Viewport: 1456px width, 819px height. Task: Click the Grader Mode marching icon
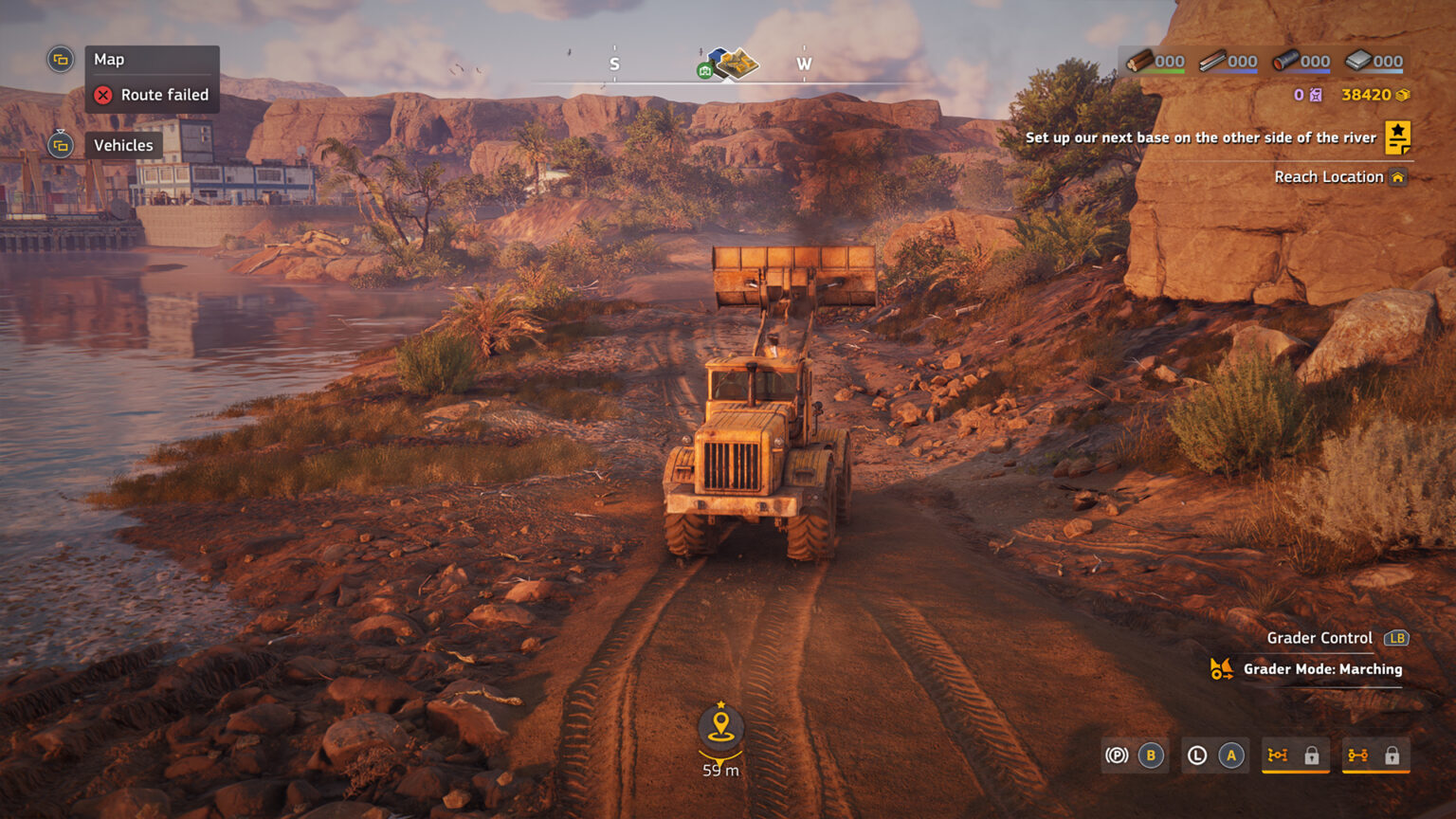[1221, 669]
